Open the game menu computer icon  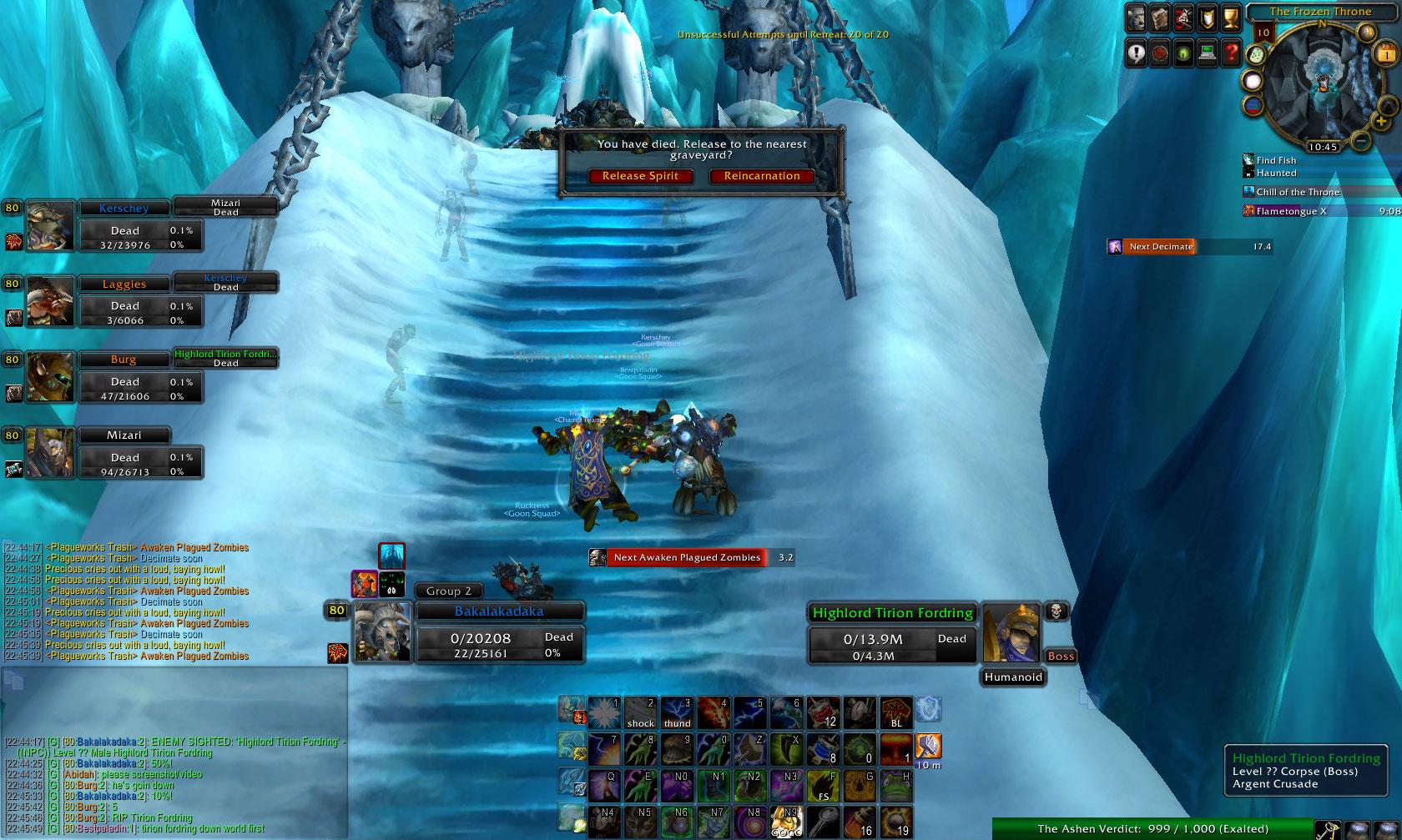1207,53
